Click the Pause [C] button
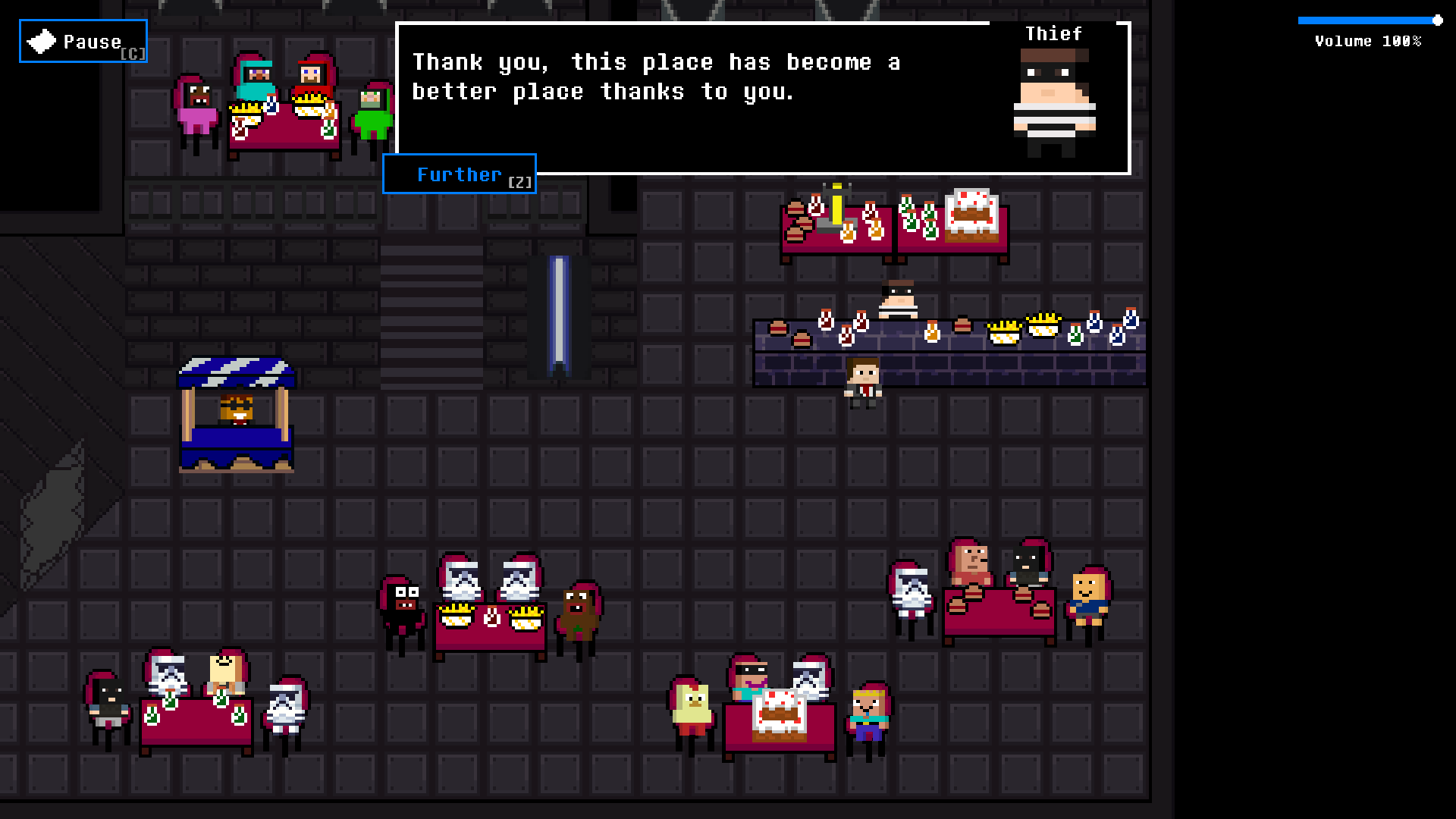 click(82, 41)
